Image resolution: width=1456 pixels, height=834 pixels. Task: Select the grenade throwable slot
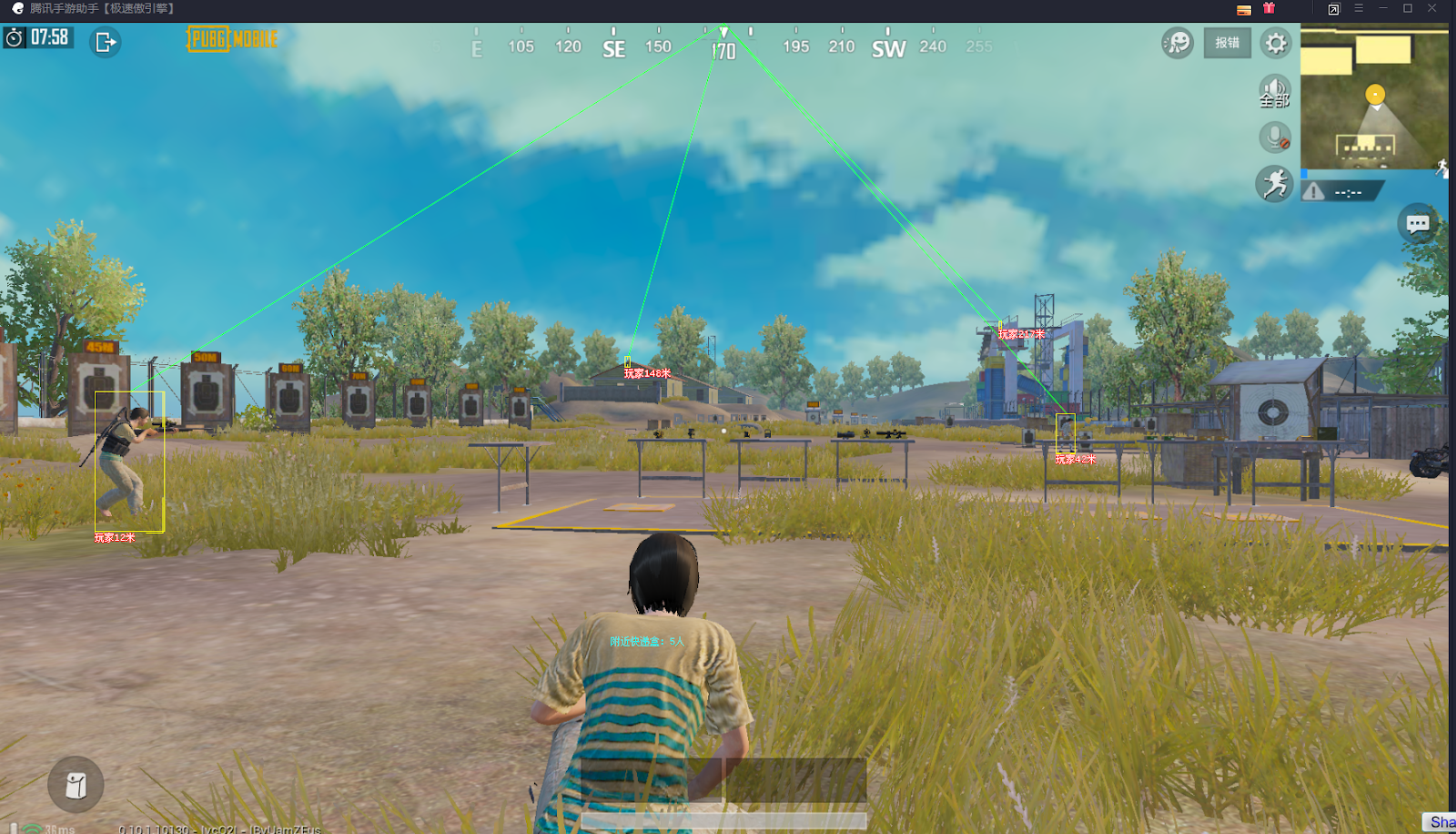[x=76, y=784]
